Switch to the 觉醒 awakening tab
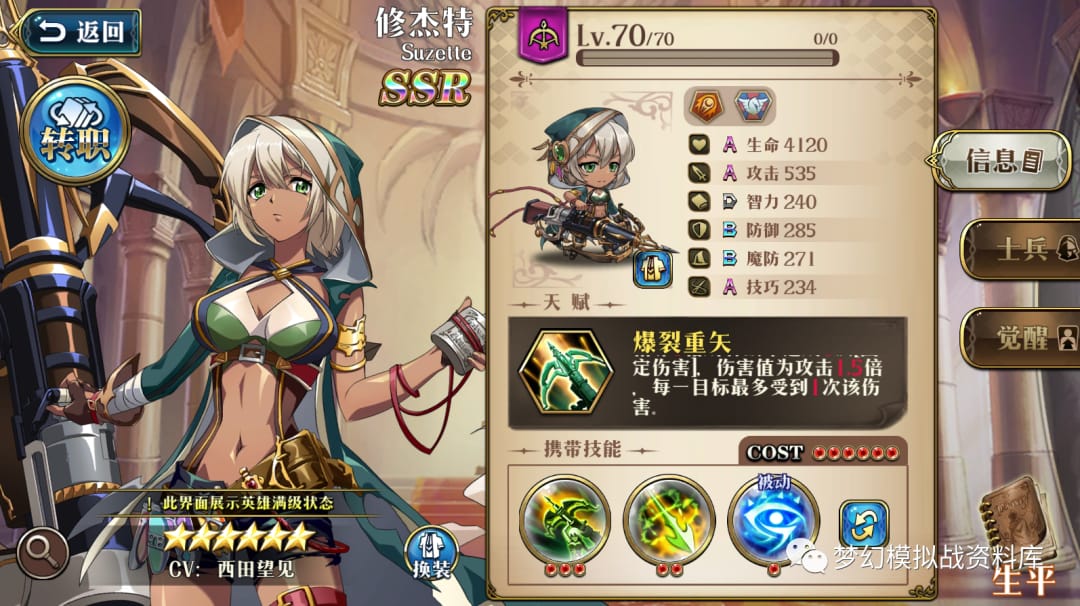This screenshot has width=1080, height=606. click(1018, 337)
